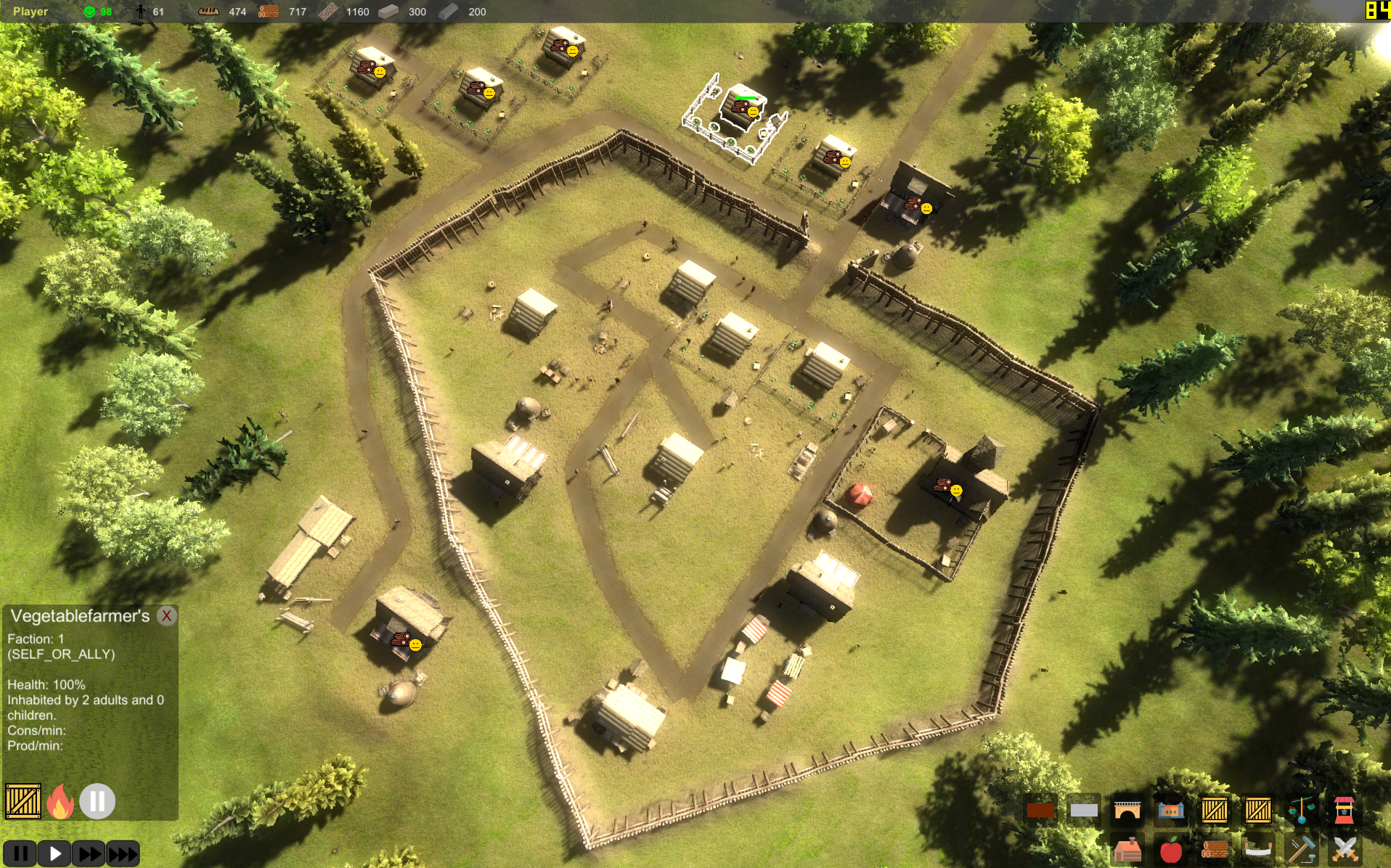Set game speed to normal play
This screenshot has height=868, width=1391.
tap(54, 853)
